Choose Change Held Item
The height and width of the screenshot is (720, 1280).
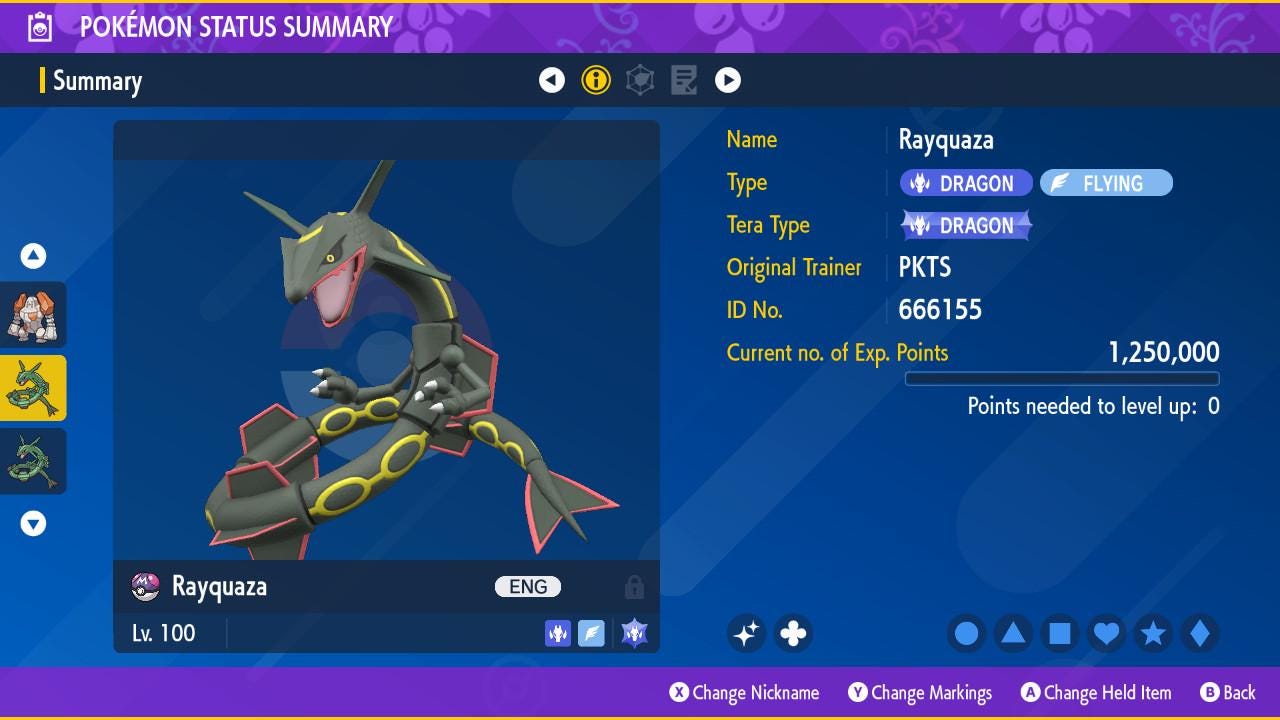1095,693
